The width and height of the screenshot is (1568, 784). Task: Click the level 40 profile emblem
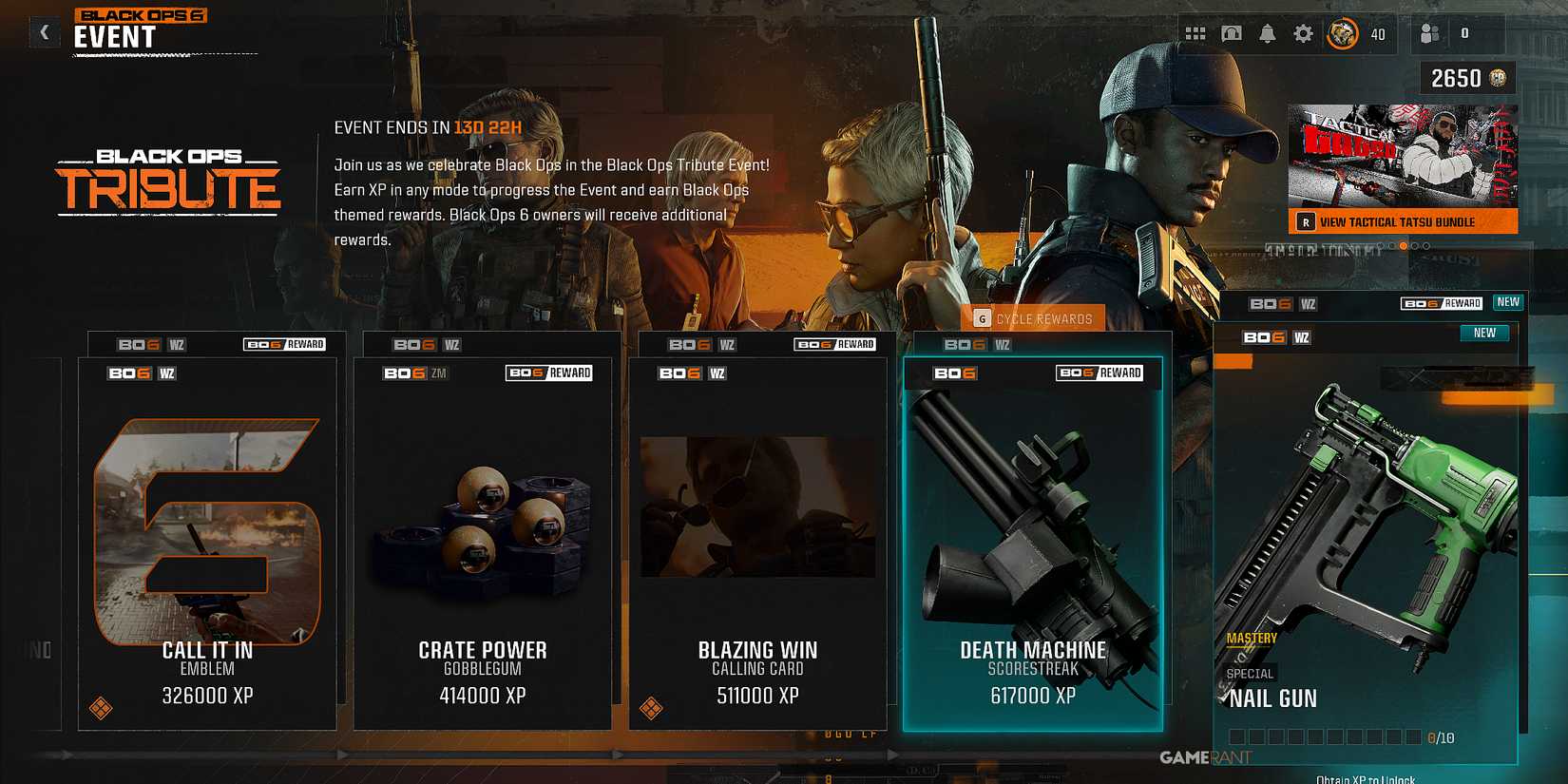click(1342, 32)
